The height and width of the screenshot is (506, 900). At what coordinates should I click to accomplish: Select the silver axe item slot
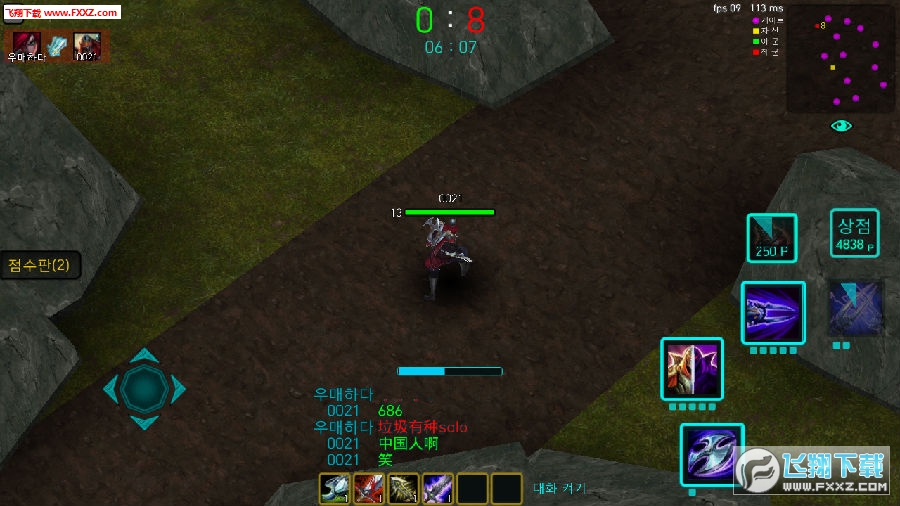click(333, 488)
